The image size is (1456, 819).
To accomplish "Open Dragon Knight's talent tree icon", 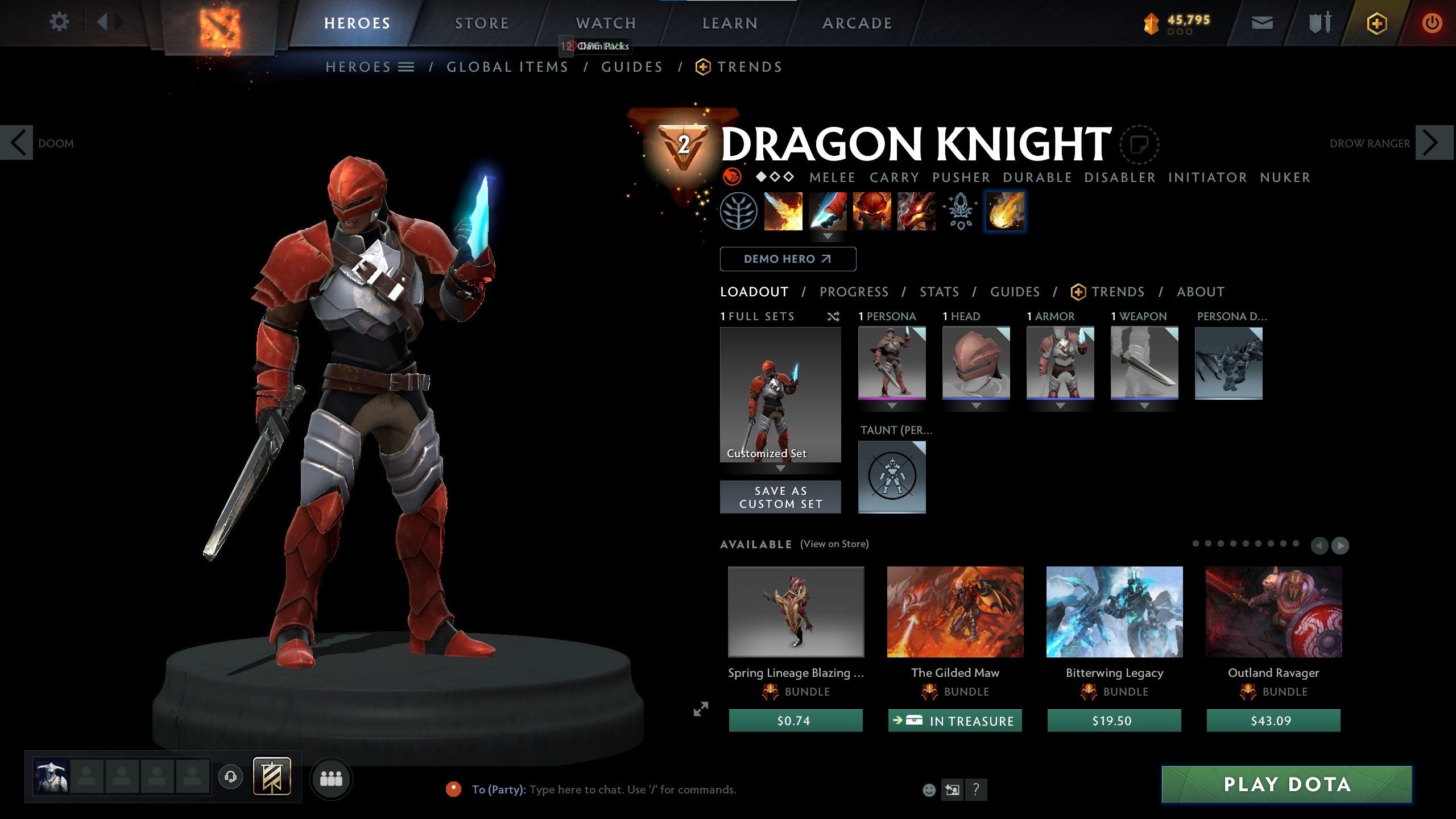I will coord(738,212).
